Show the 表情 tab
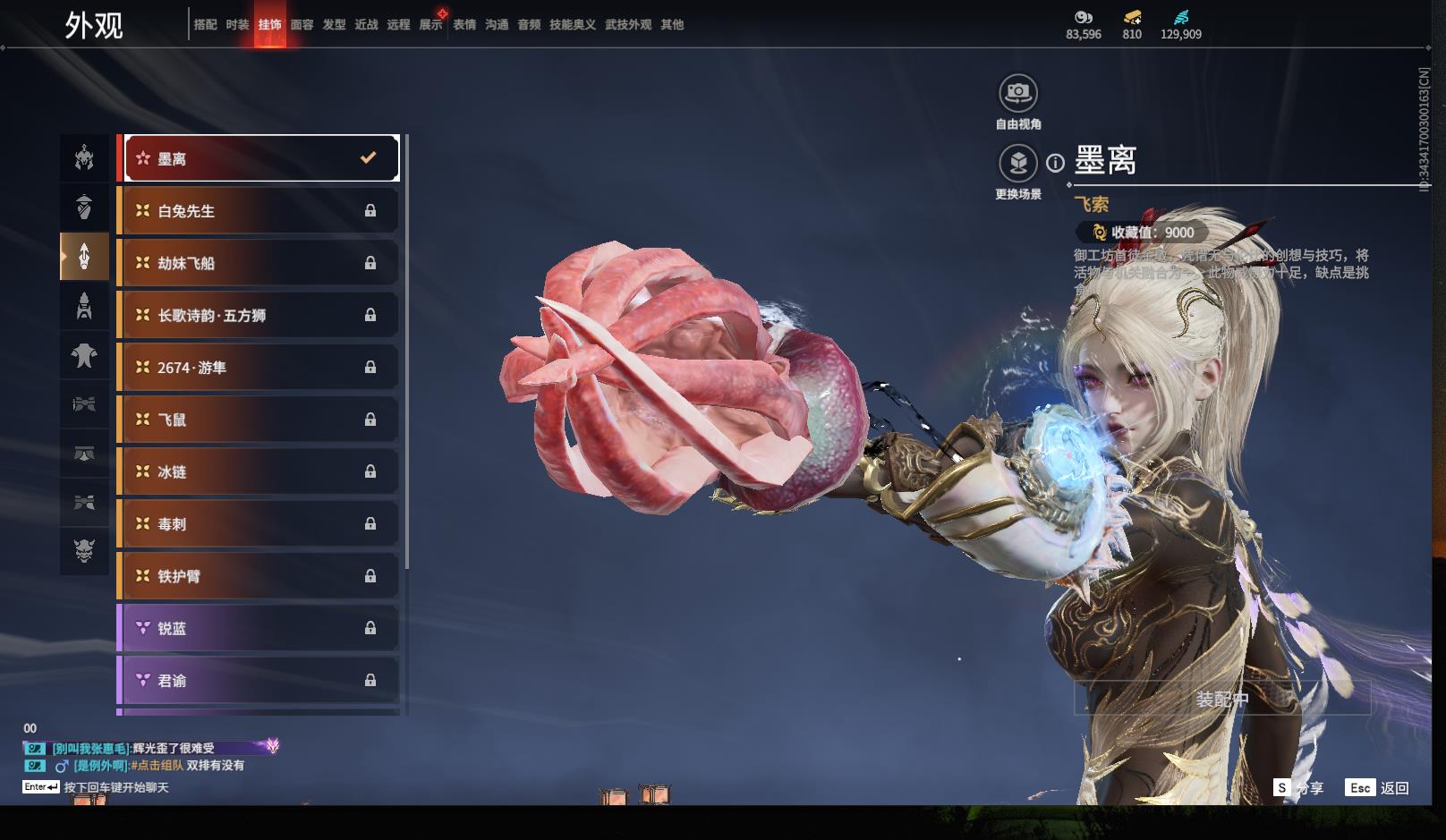The height and width of the screenshot is (840, 1446). [464, 25]
